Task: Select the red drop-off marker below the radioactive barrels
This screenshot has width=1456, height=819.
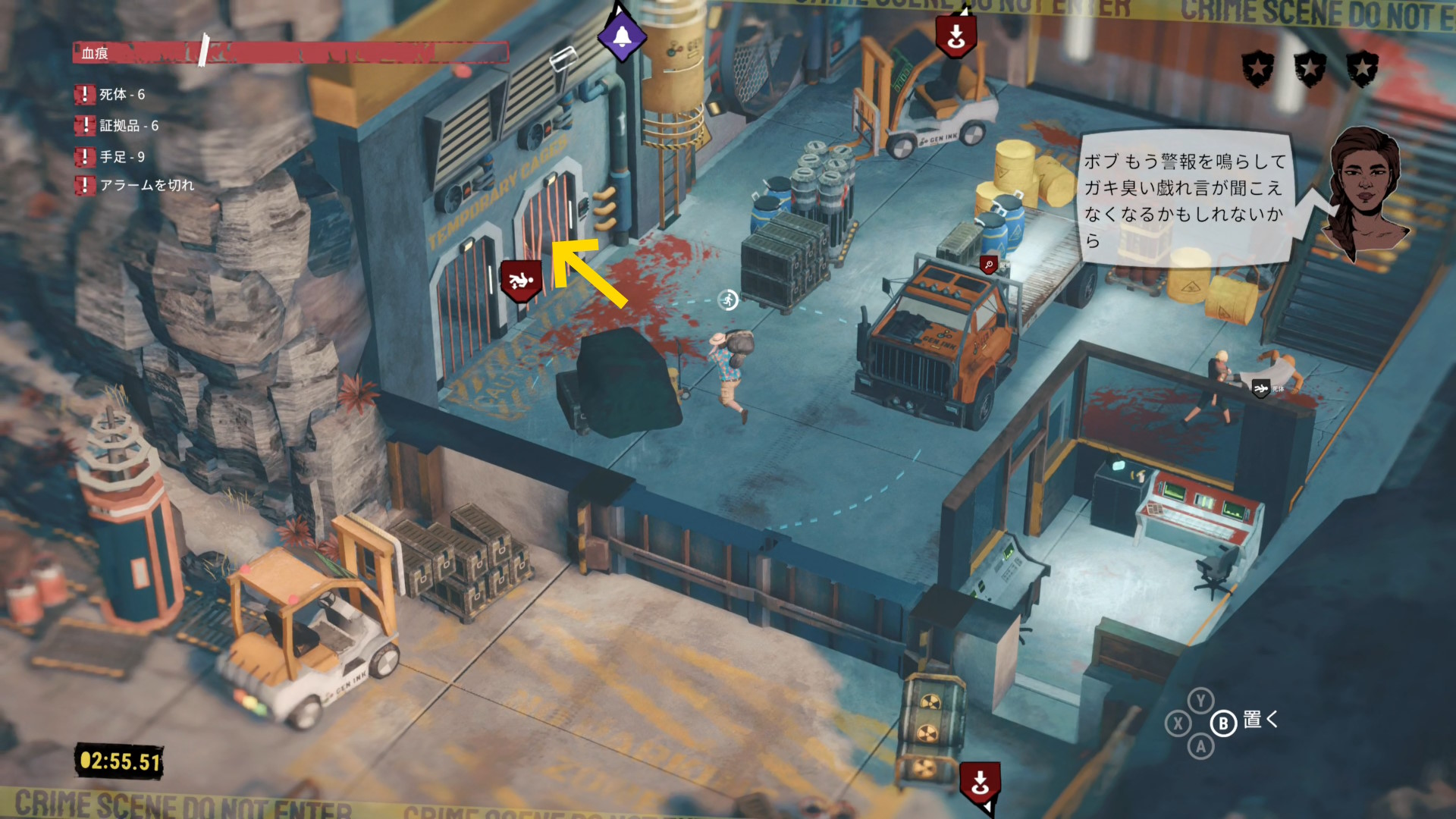Action: 980,783
